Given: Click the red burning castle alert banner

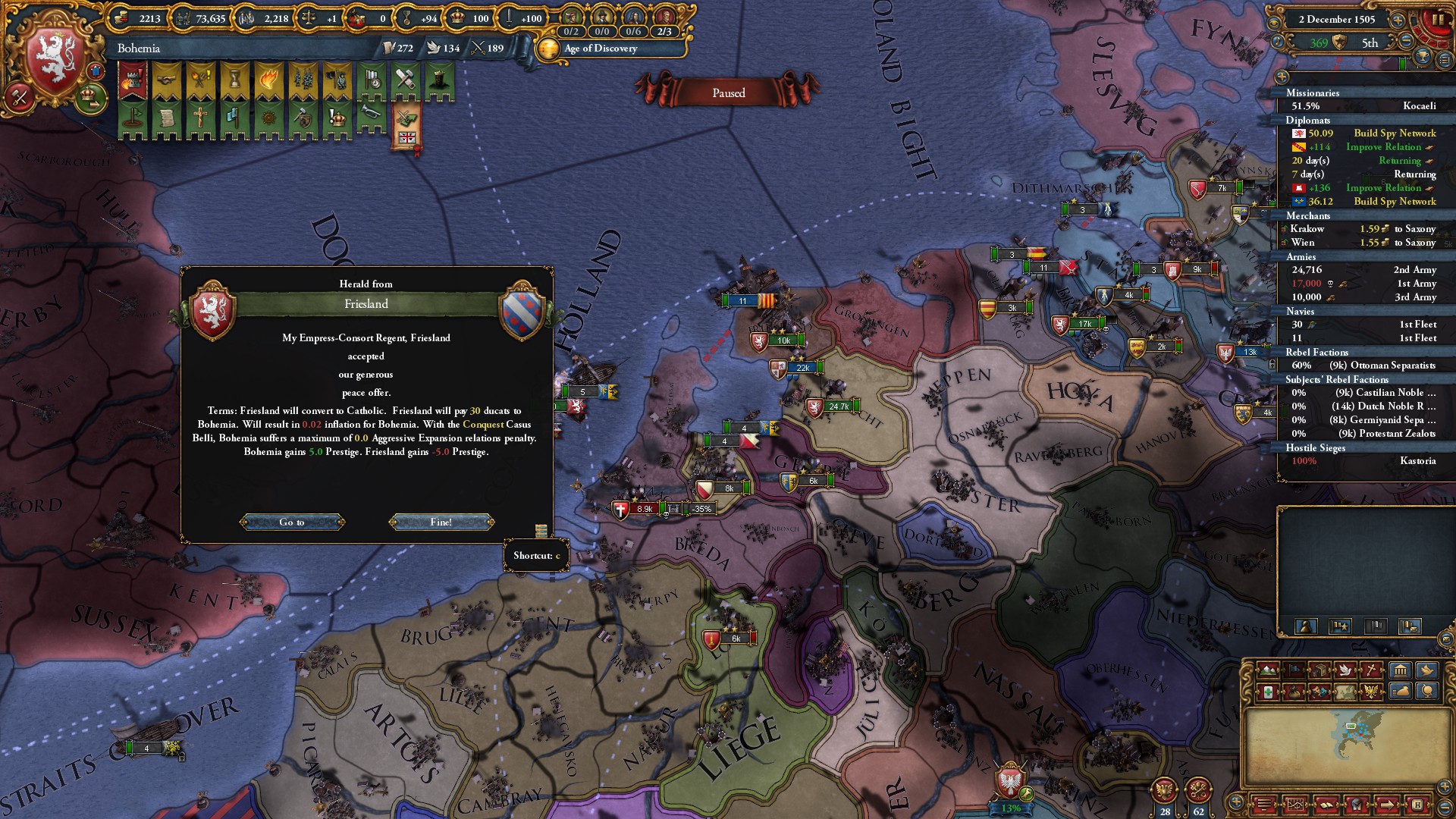Looking at the screenshot, I should click(133, 80).
